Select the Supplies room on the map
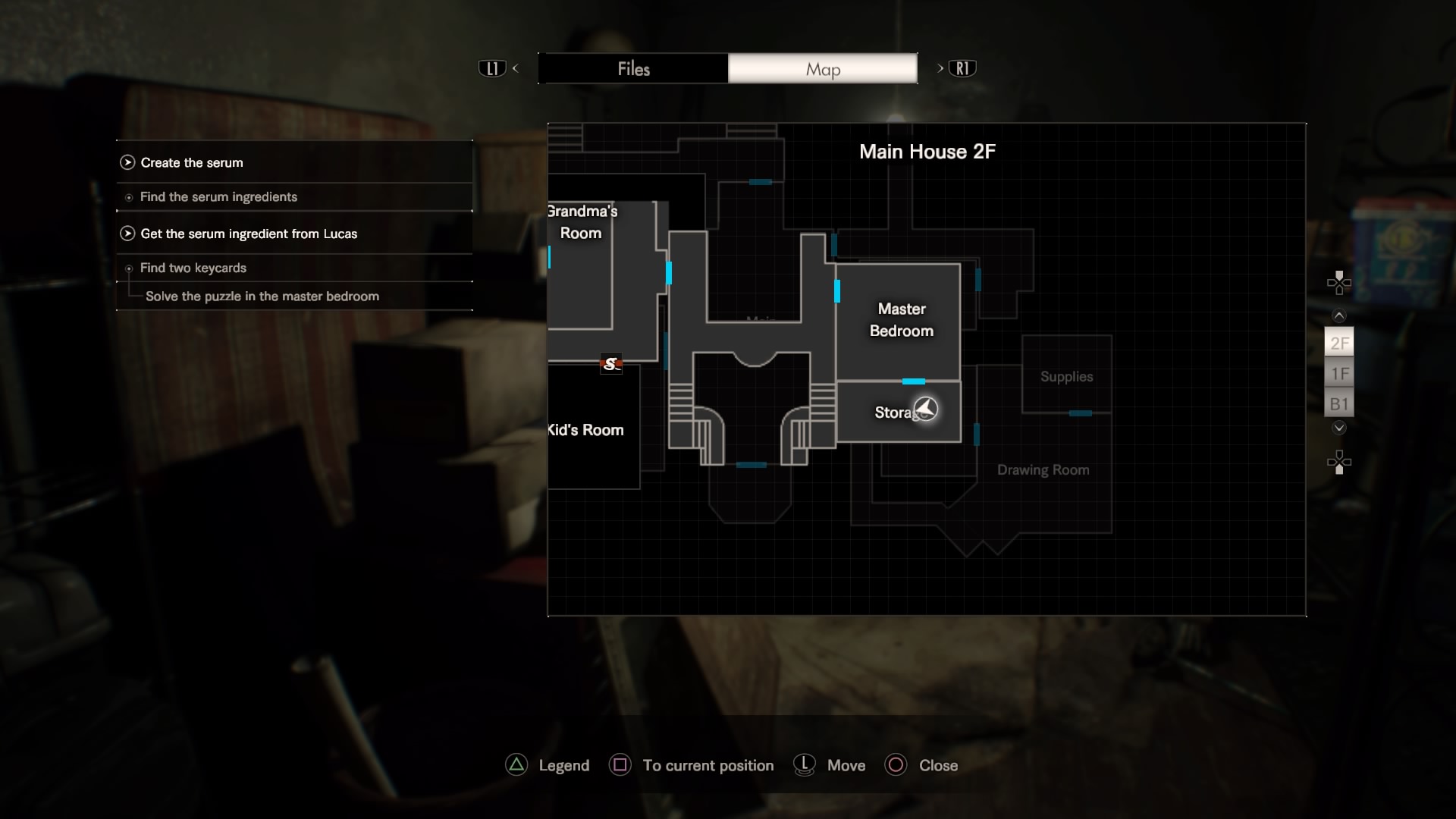1456x819 pixels. pyautogui.click(x=1066, y=377)
